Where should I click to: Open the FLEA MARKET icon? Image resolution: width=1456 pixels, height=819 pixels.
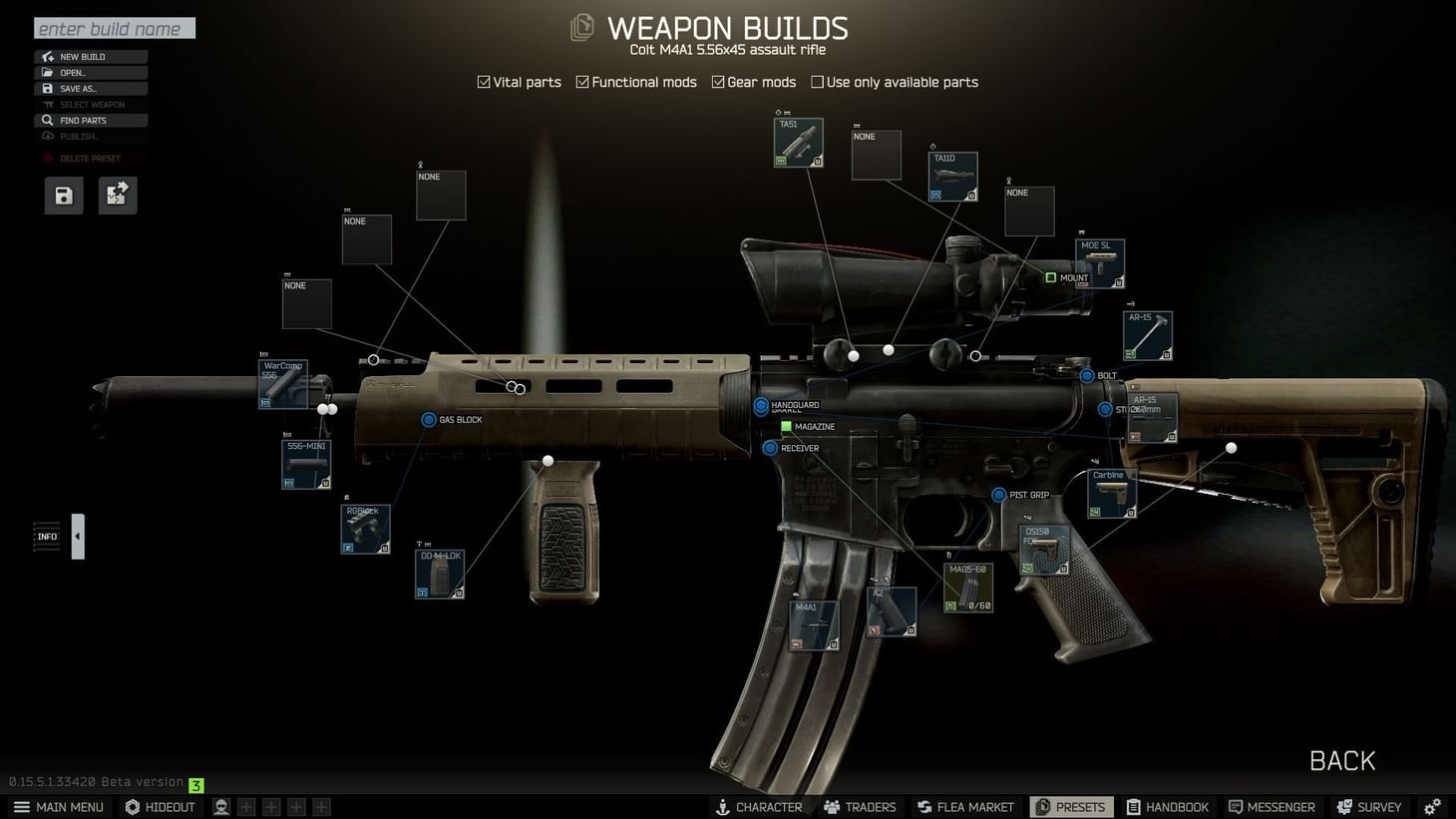click(964, 806)
